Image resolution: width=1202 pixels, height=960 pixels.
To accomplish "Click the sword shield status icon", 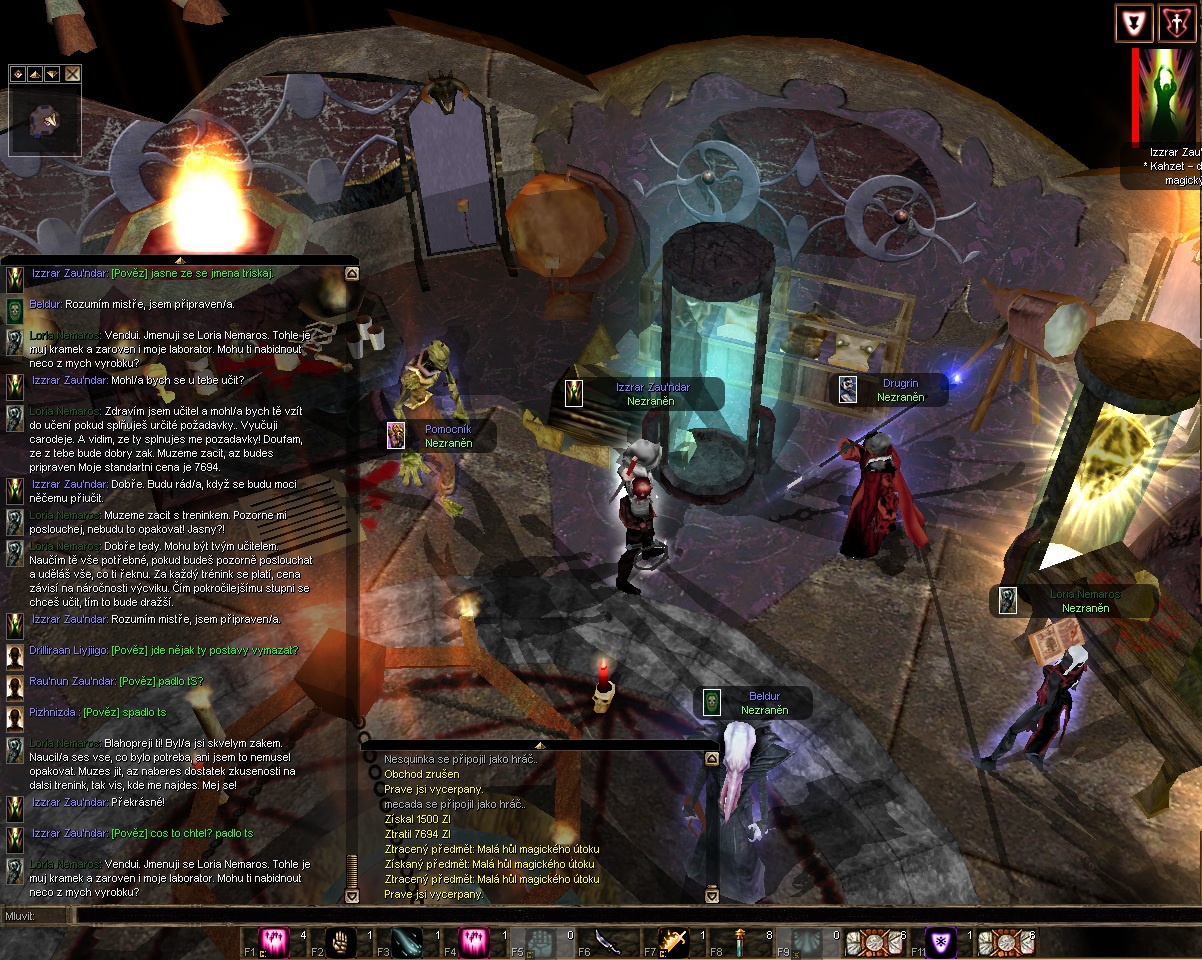I will pyautogui.click(x=1173, y=24).
